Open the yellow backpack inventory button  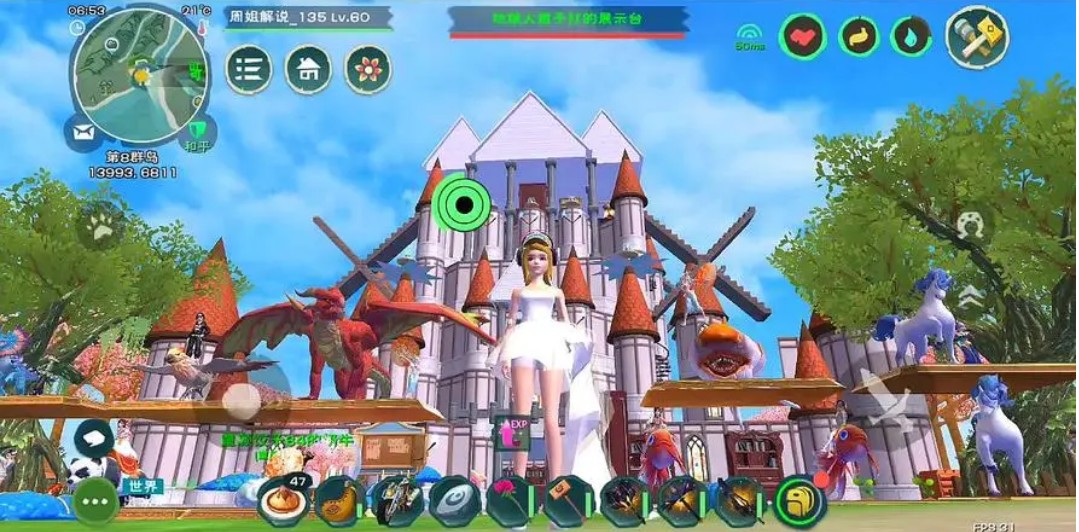click(x=800, y=501)
